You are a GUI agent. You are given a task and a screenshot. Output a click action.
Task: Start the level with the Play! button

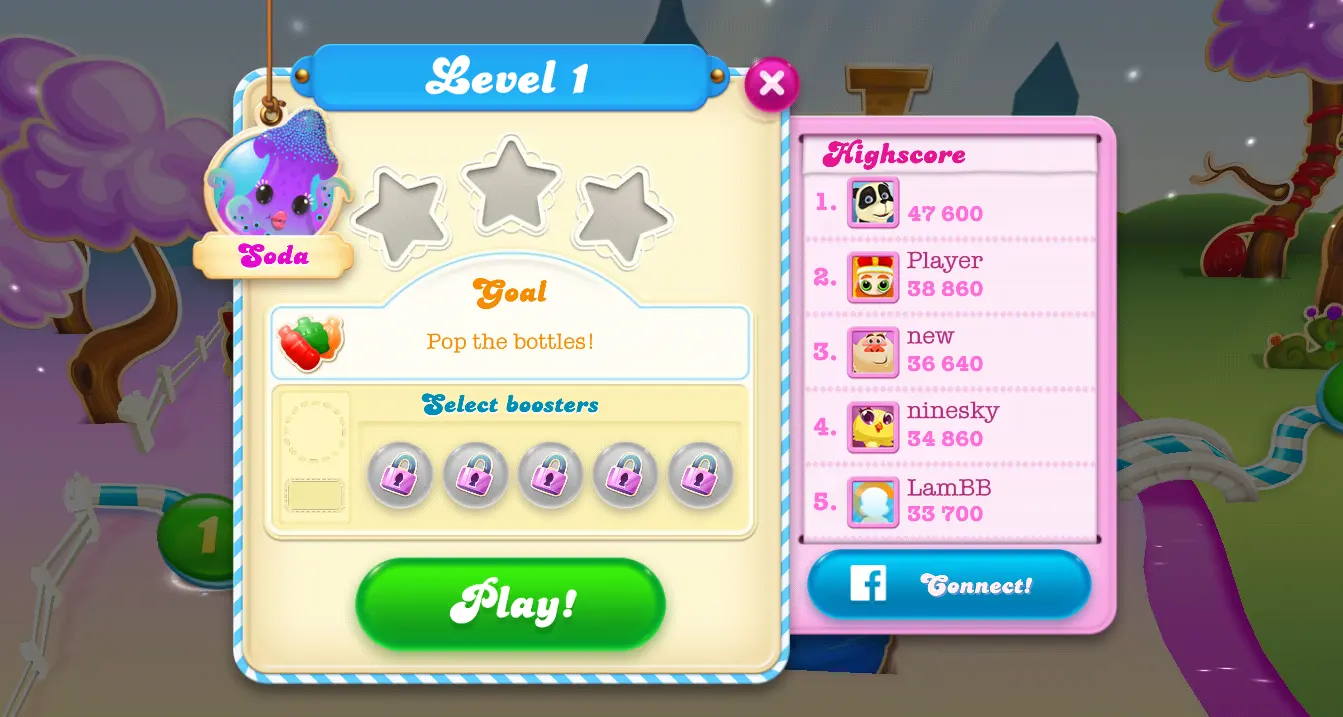510,603
